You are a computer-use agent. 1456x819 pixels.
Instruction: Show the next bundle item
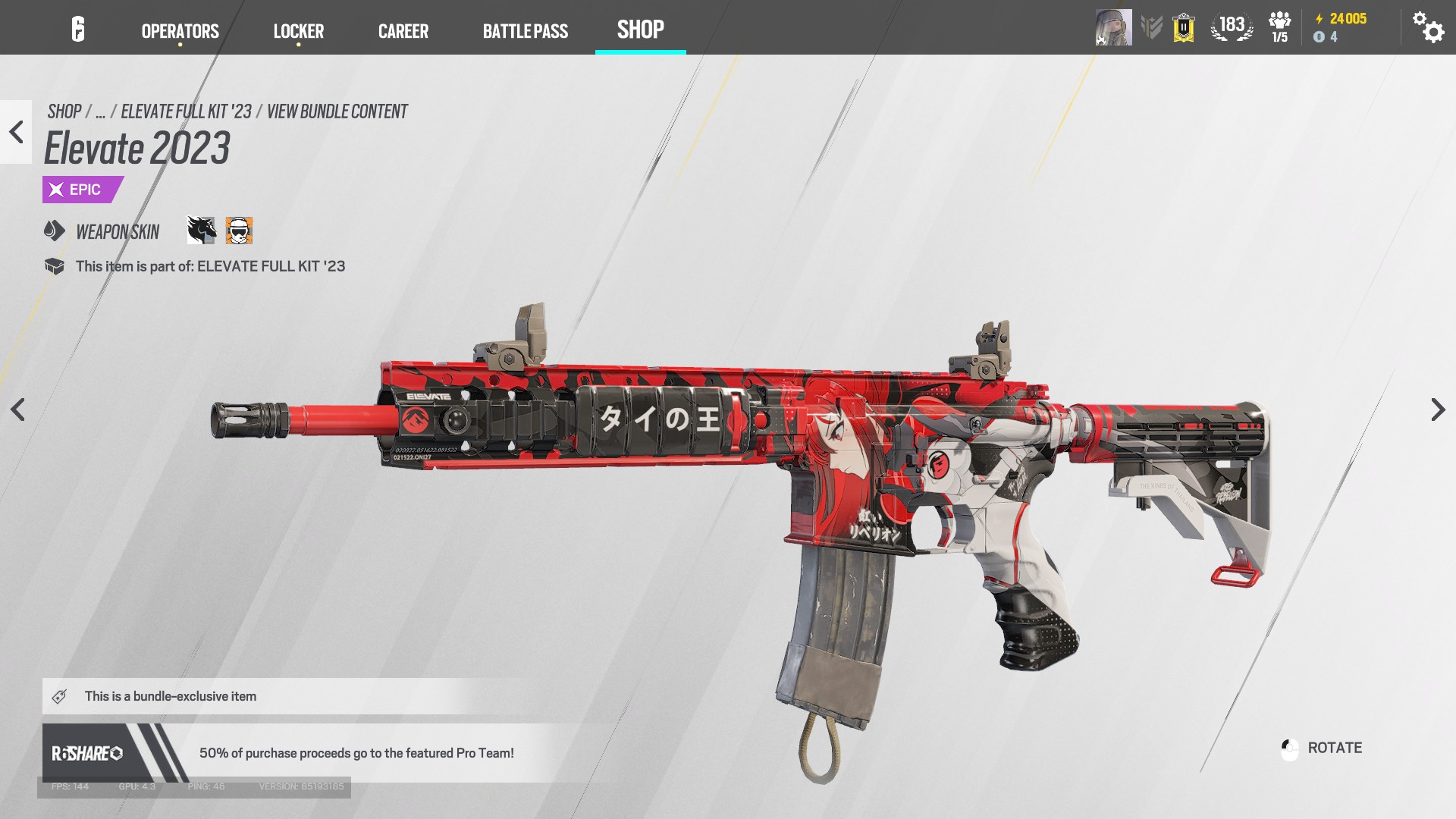point(1438,409)
